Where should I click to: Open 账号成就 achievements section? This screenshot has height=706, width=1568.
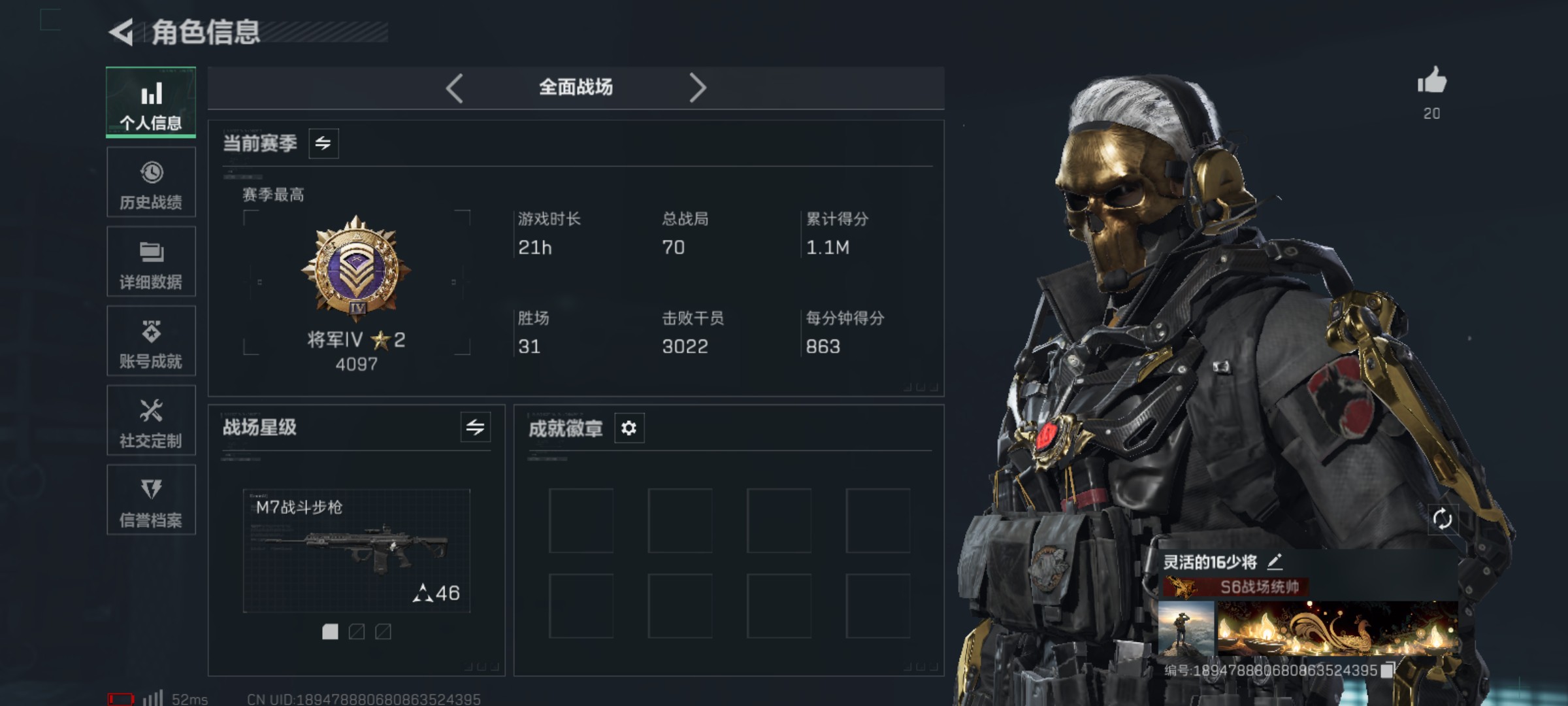click(x=151, y=341)
